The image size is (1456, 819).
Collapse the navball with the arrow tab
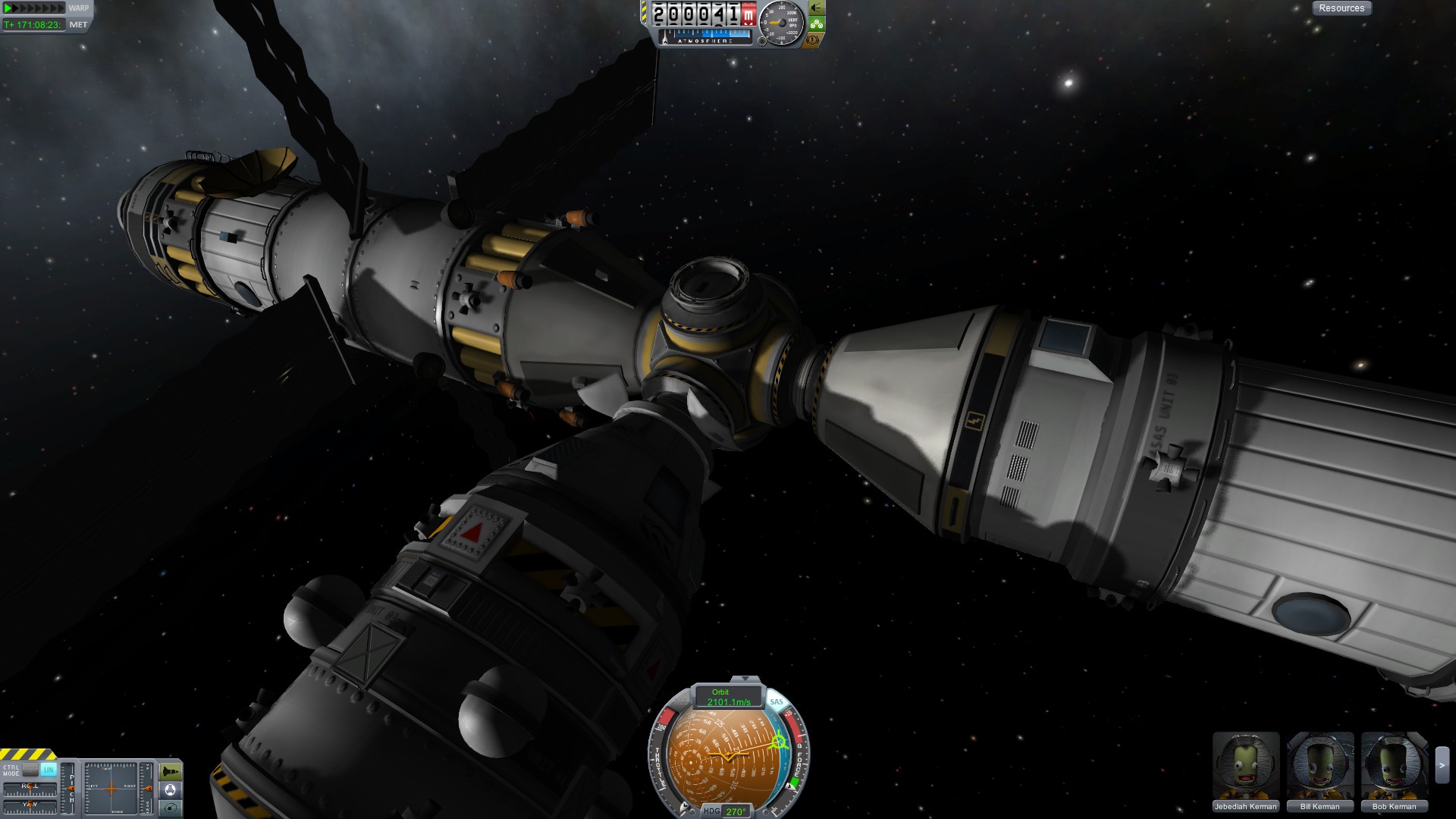745,679
